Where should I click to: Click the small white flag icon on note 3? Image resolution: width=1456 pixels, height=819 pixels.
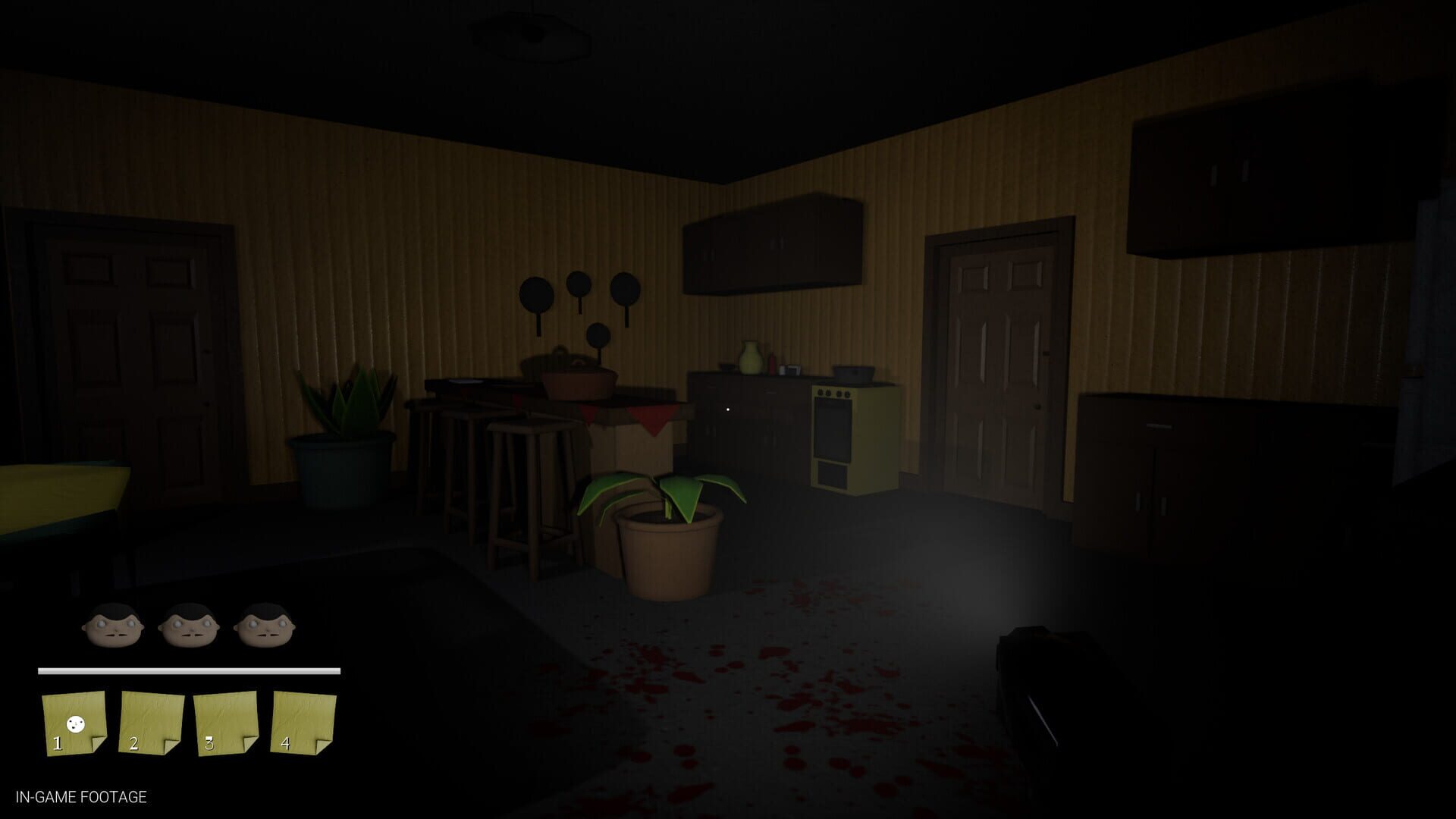pyautogui.click(x=209, y=737)
